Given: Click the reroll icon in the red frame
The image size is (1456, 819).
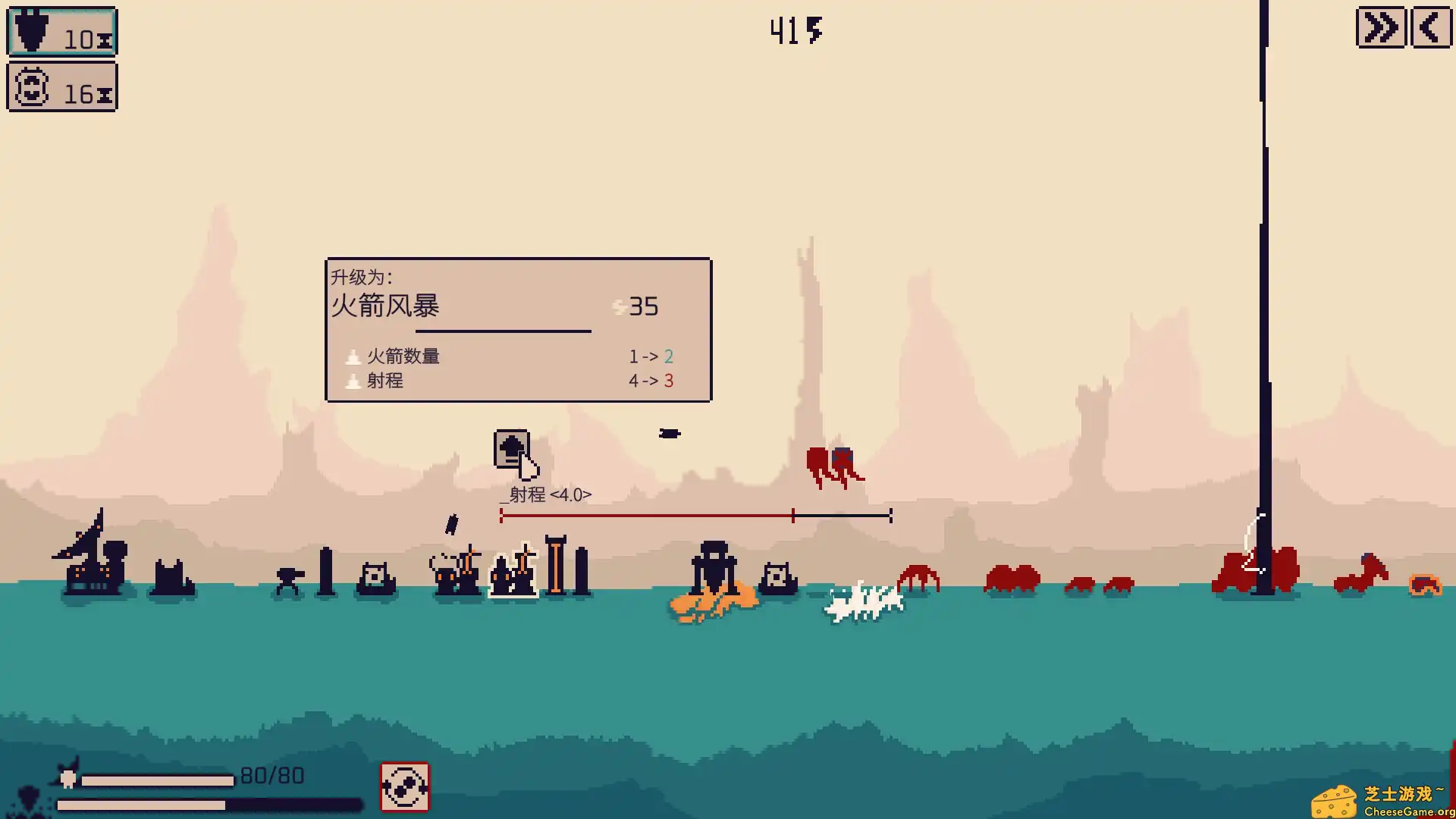Looking at the screenshot, I should click(404, 786).
